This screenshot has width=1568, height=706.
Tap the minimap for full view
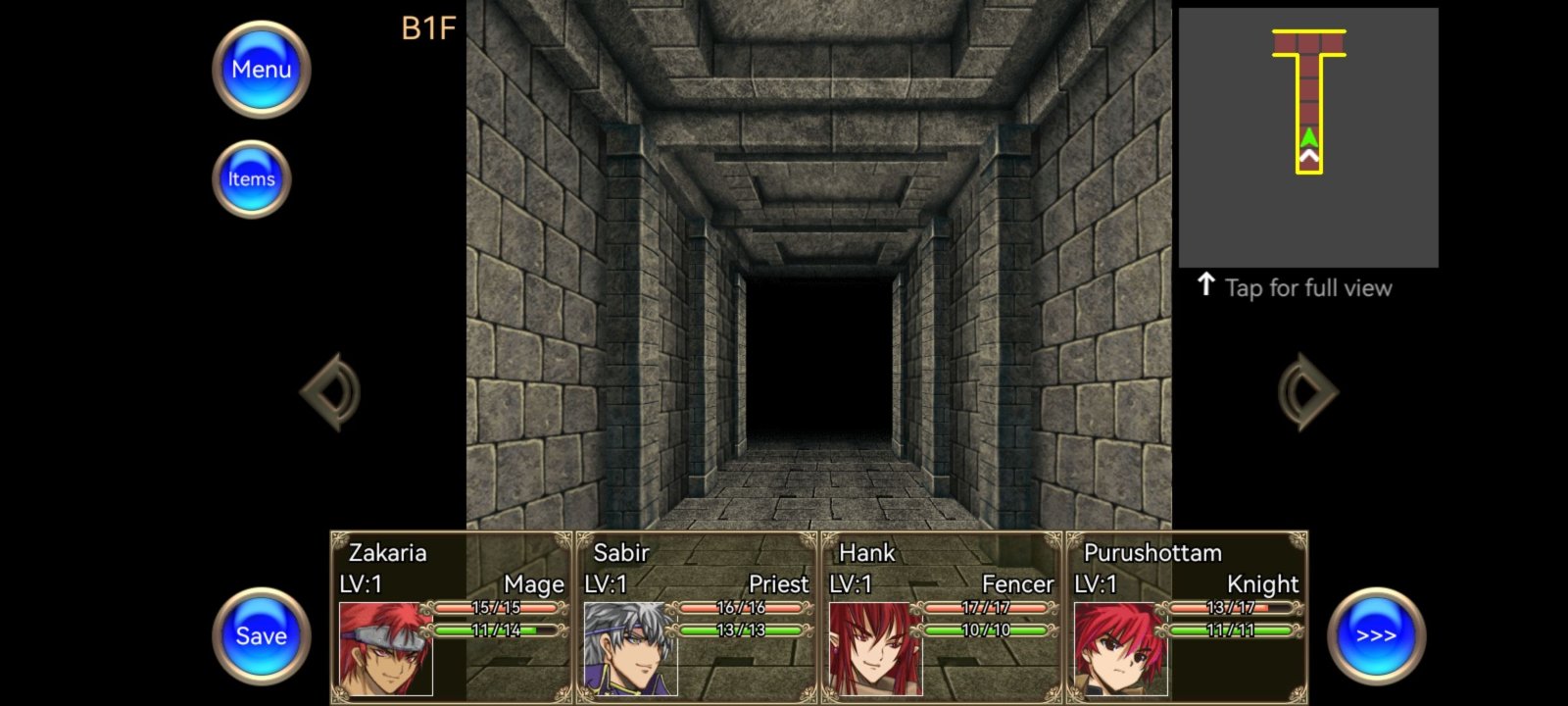(1308, 137)
